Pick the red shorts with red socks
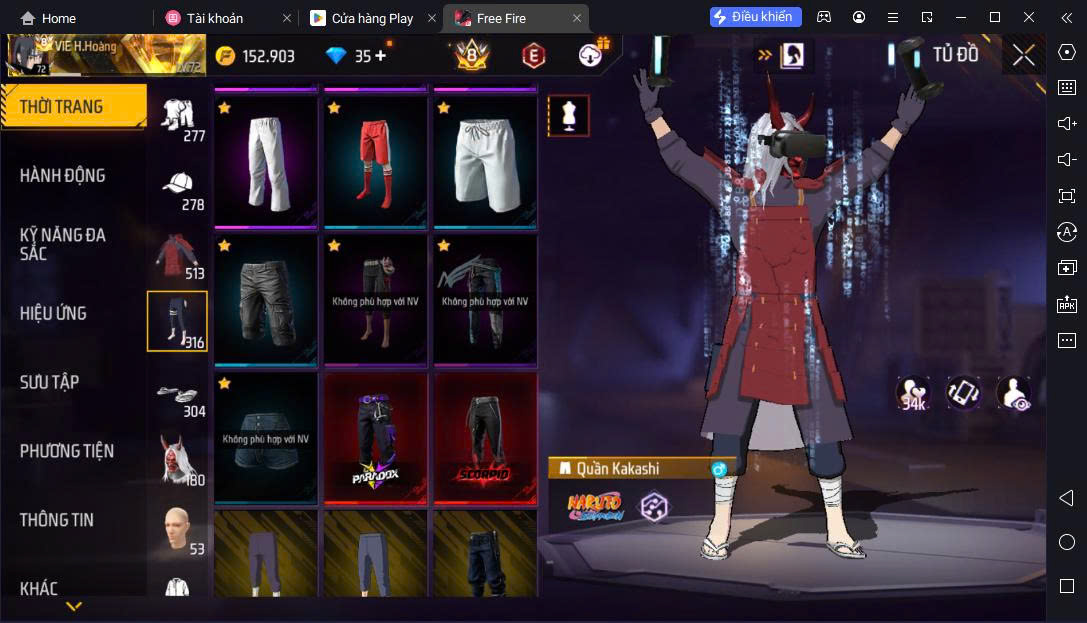Image resolution: width=1087 pixels, height=623 pixels. (x=376, y=162)
